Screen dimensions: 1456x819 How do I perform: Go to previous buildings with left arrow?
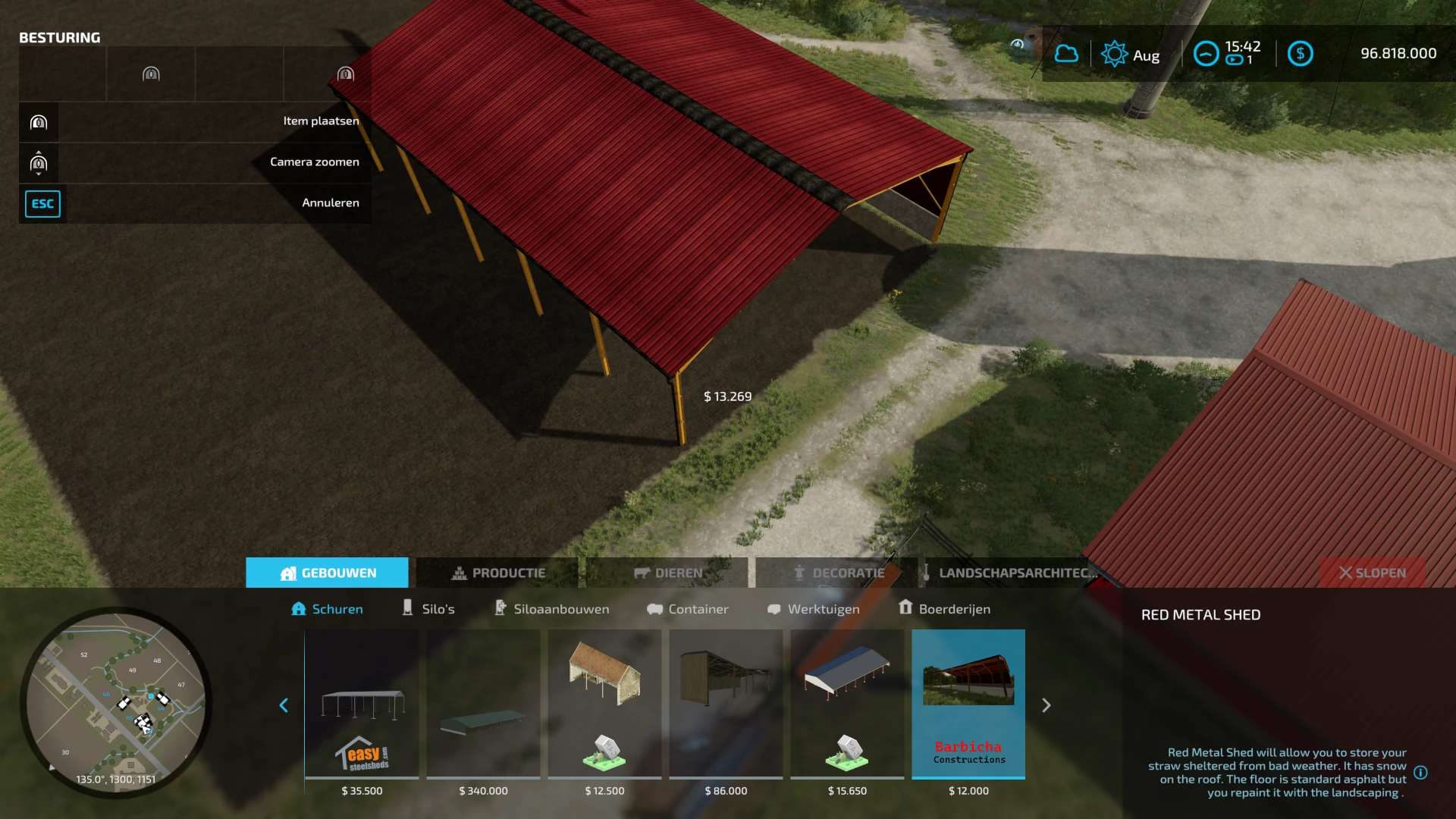[284, 705]
